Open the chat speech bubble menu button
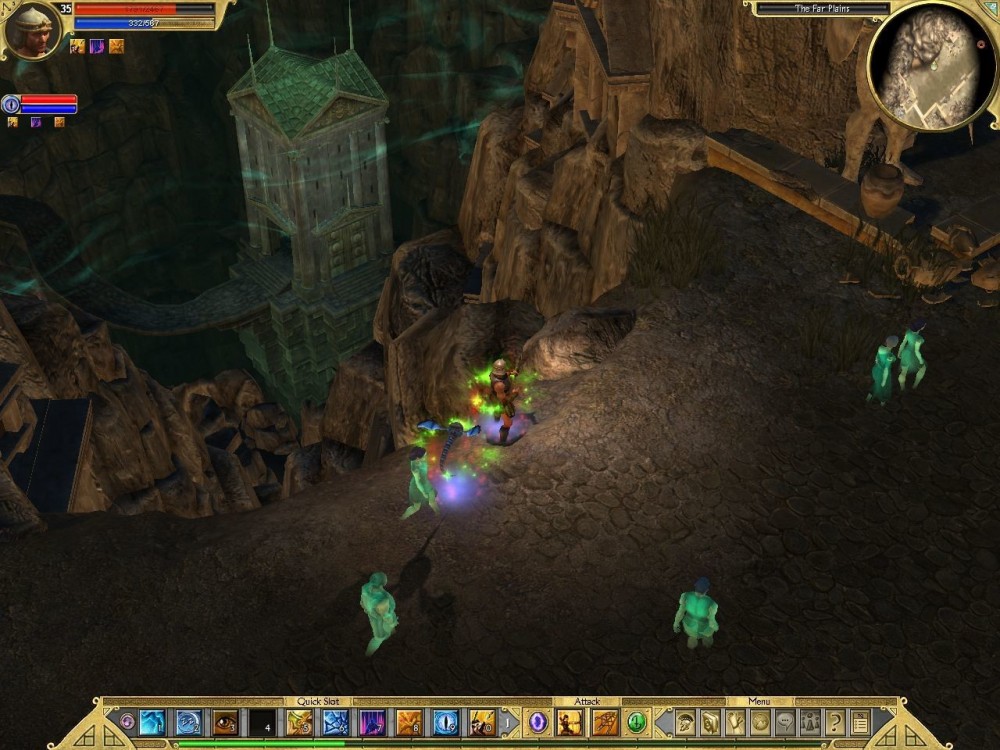The image size is (1000, 750). pyautogui.click(x=786, y=722)
